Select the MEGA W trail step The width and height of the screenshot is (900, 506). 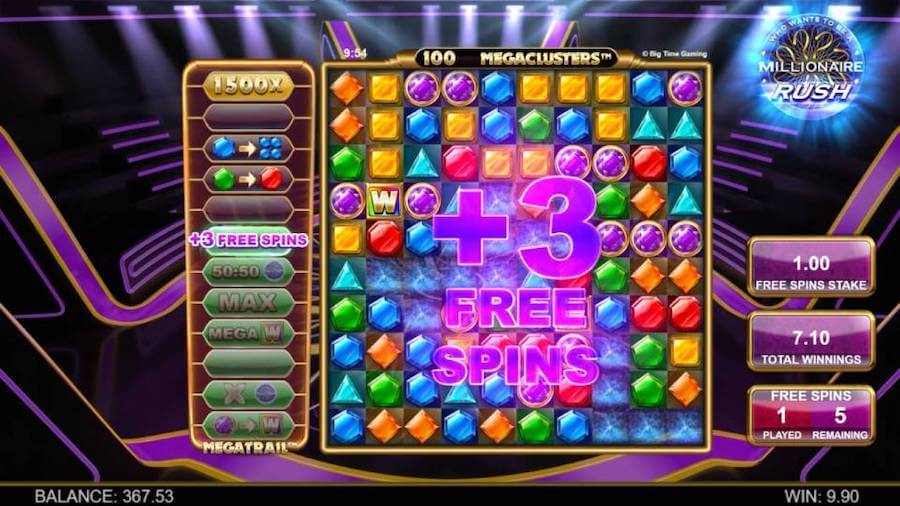coord(248,332)
